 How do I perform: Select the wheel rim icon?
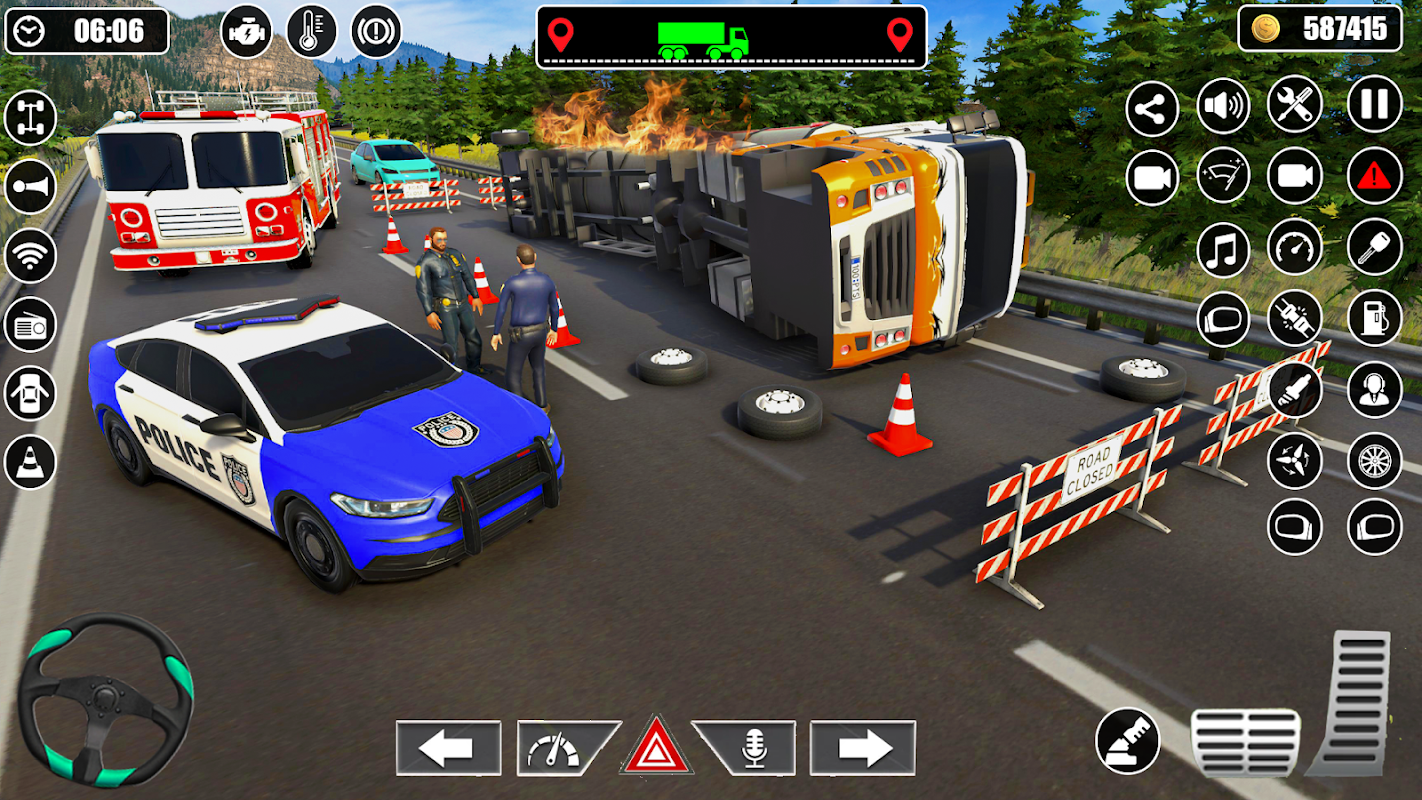tap(1375, 460)
